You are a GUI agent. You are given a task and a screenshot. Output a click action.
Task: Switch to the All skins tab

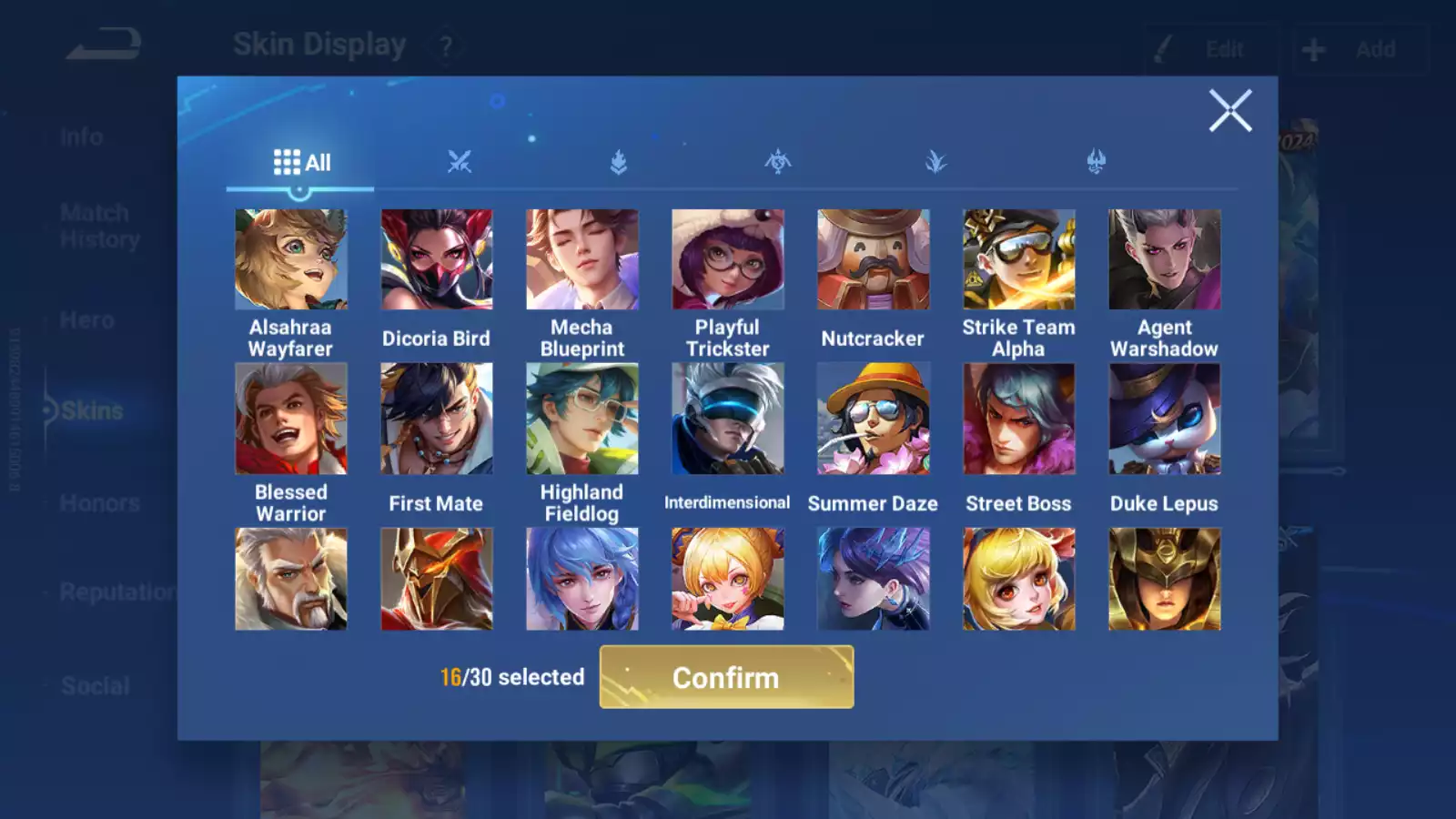coord(301,163)
